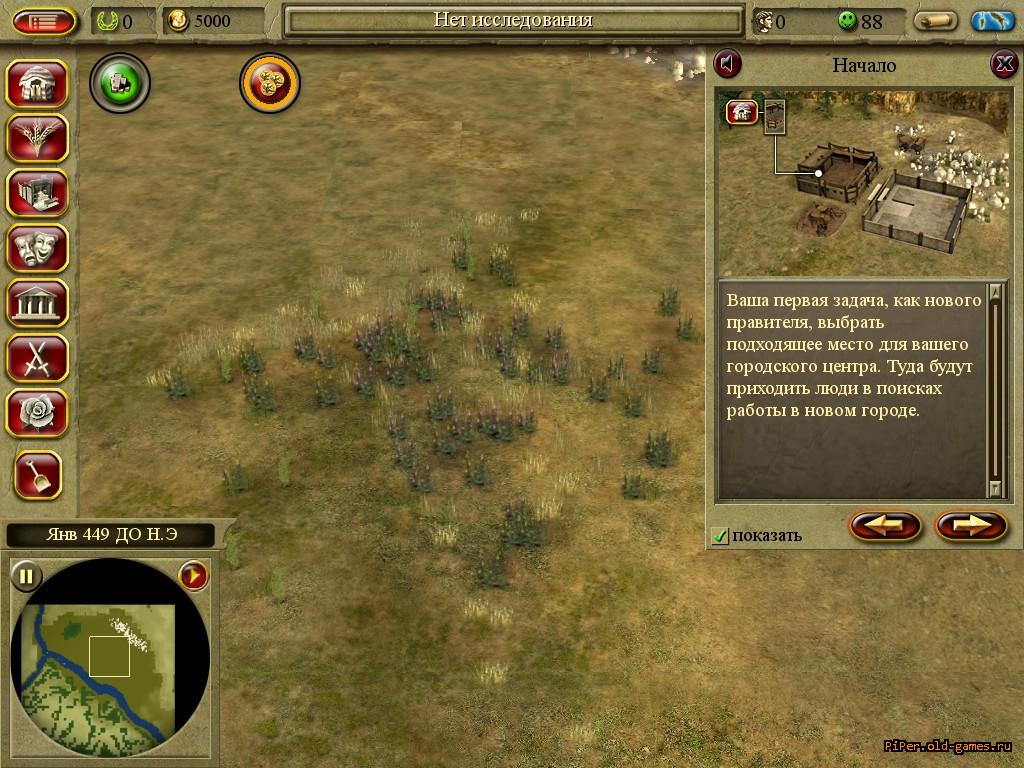
Task: Open the workshop production category
Action: [x=38, y=193]
